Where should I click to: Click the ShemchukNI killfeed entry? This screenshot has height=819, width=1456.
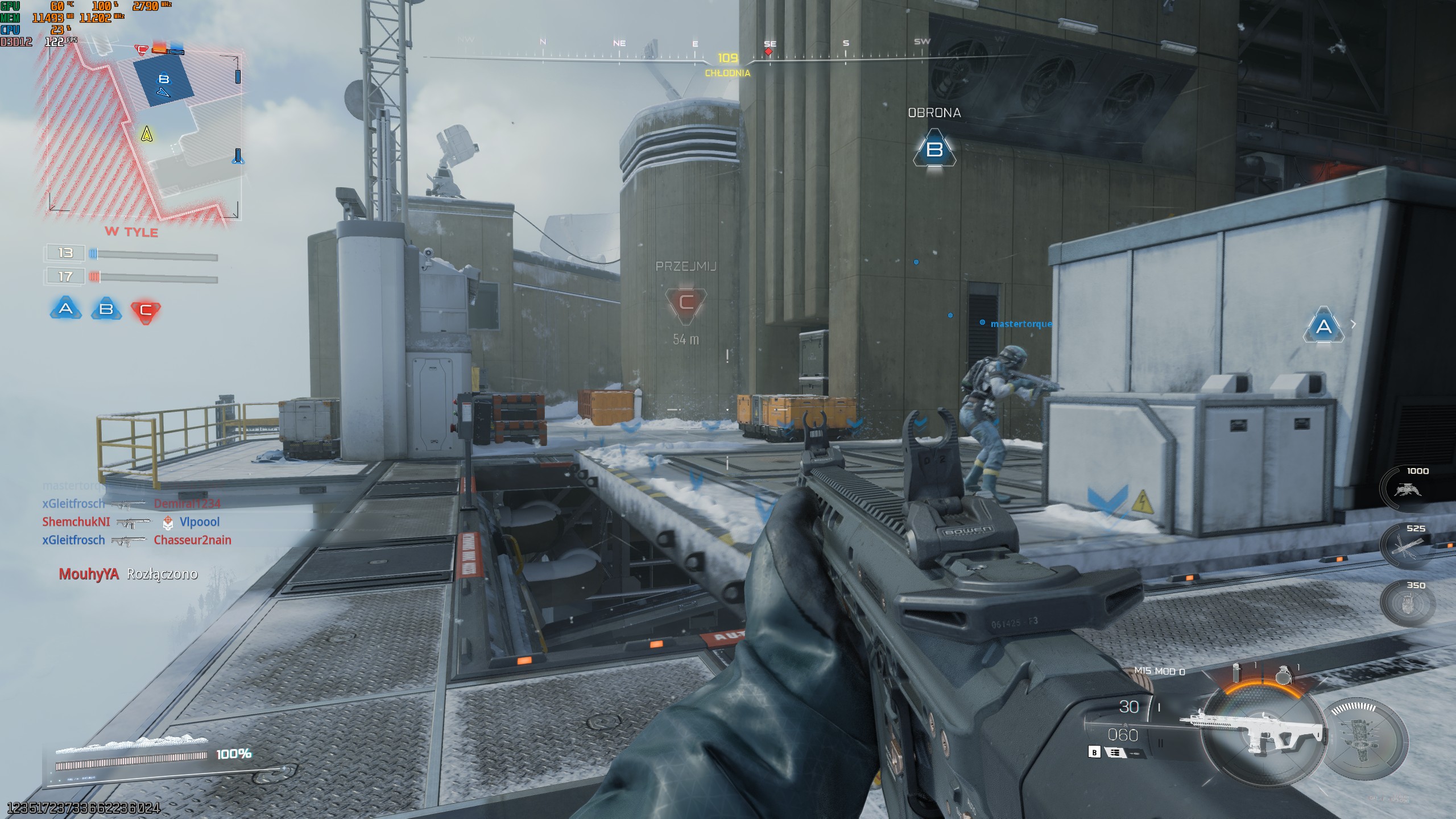76,522
